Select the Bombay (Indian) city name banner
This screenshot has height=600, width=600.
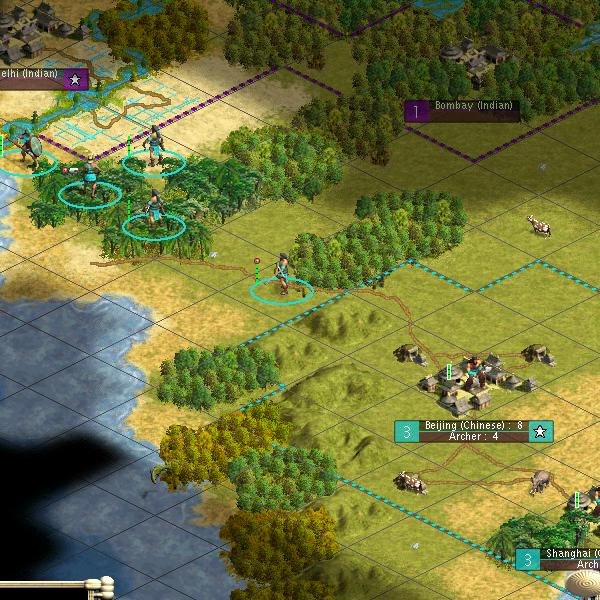tap(473, 110)
